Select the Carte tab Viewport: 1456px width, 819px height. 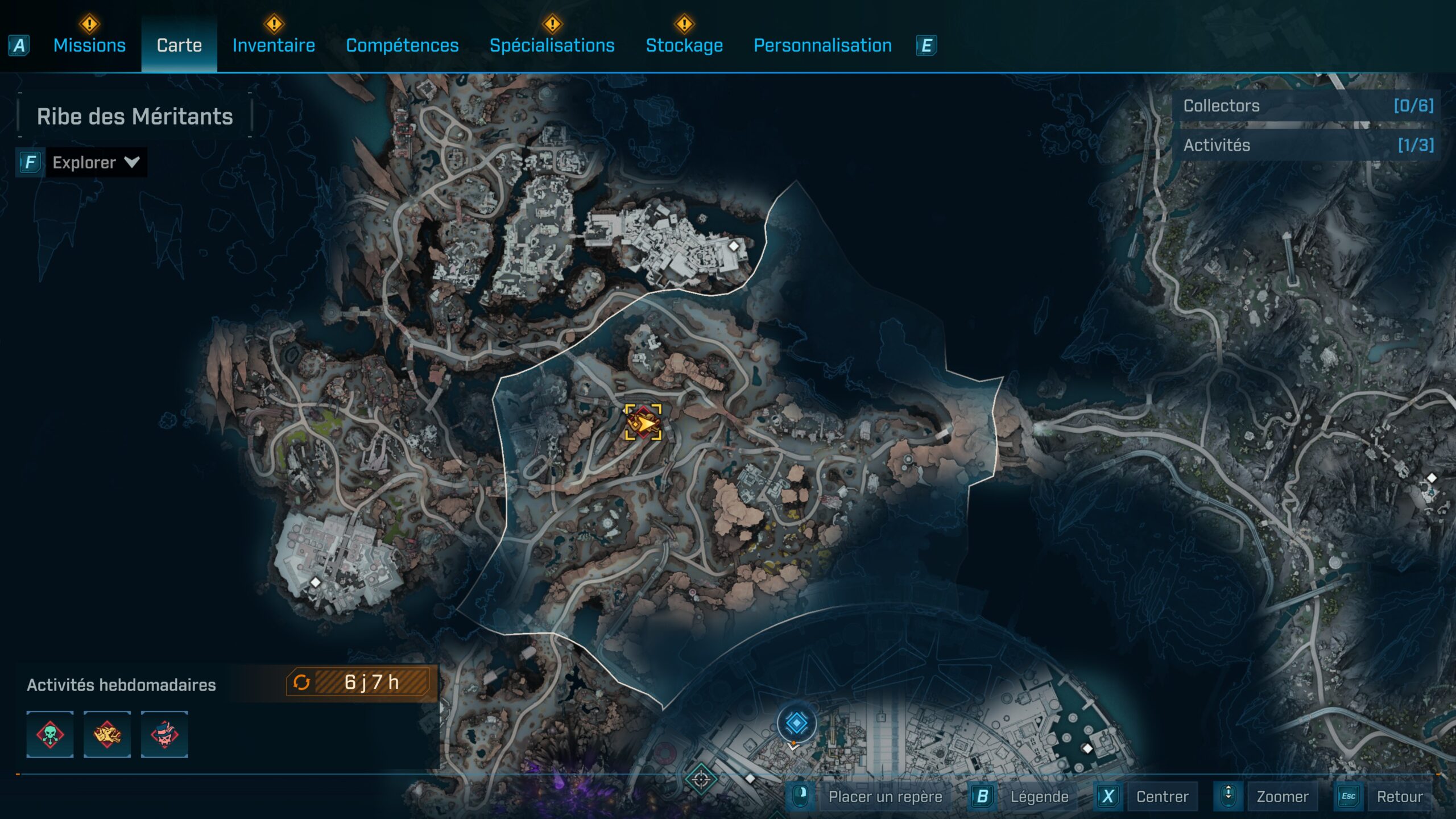click(179, 45)
